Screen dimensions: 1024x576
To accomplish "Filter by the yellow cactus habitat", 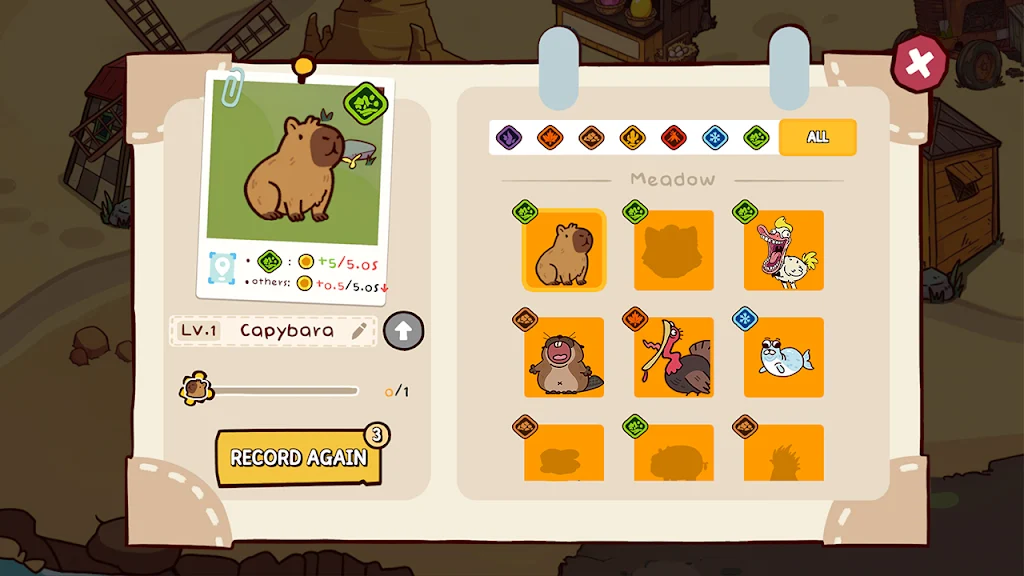I will tap(632, 137).
